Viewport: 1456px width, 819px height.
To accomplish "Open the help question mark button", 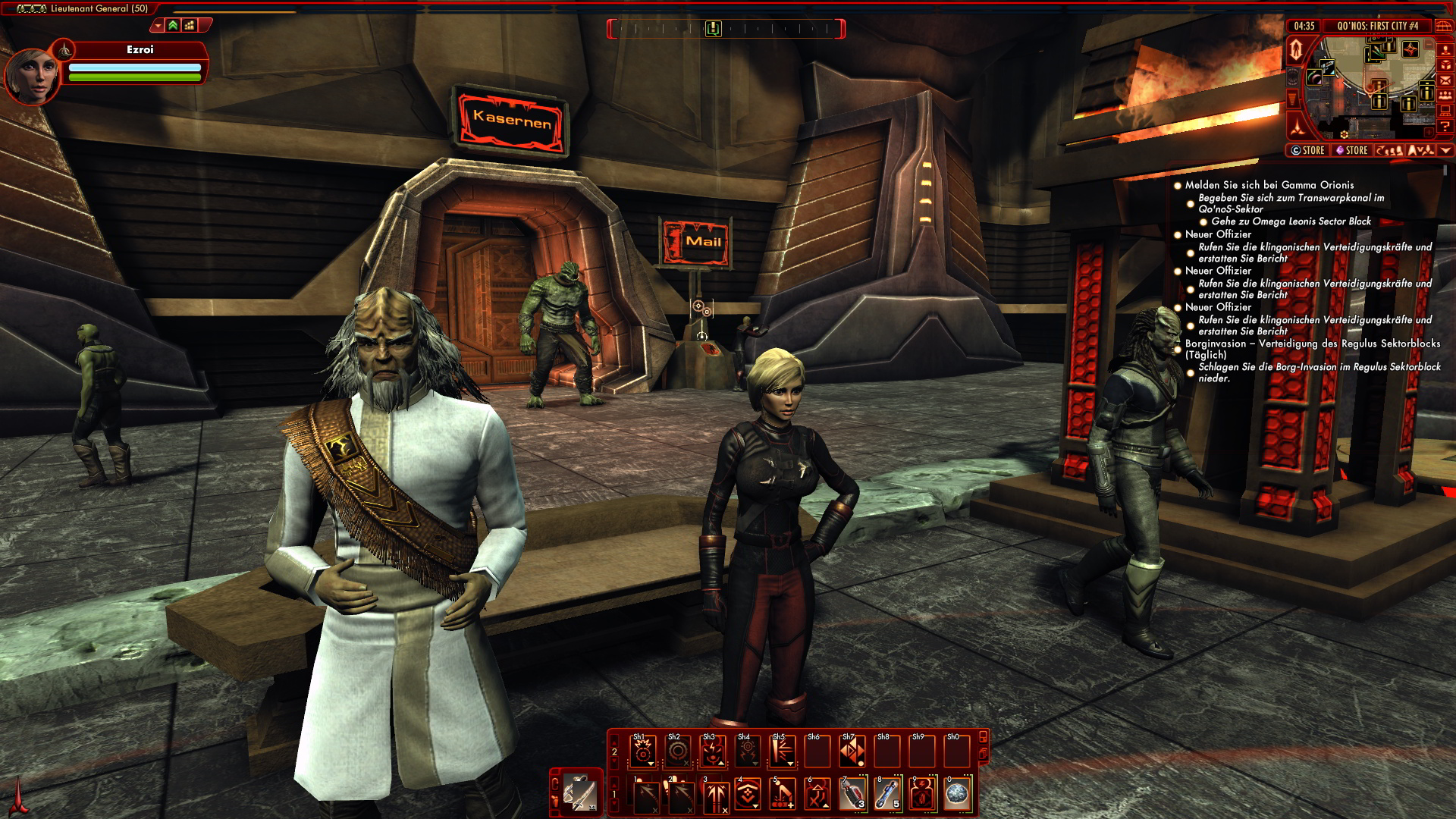I will pos(1445,127).
